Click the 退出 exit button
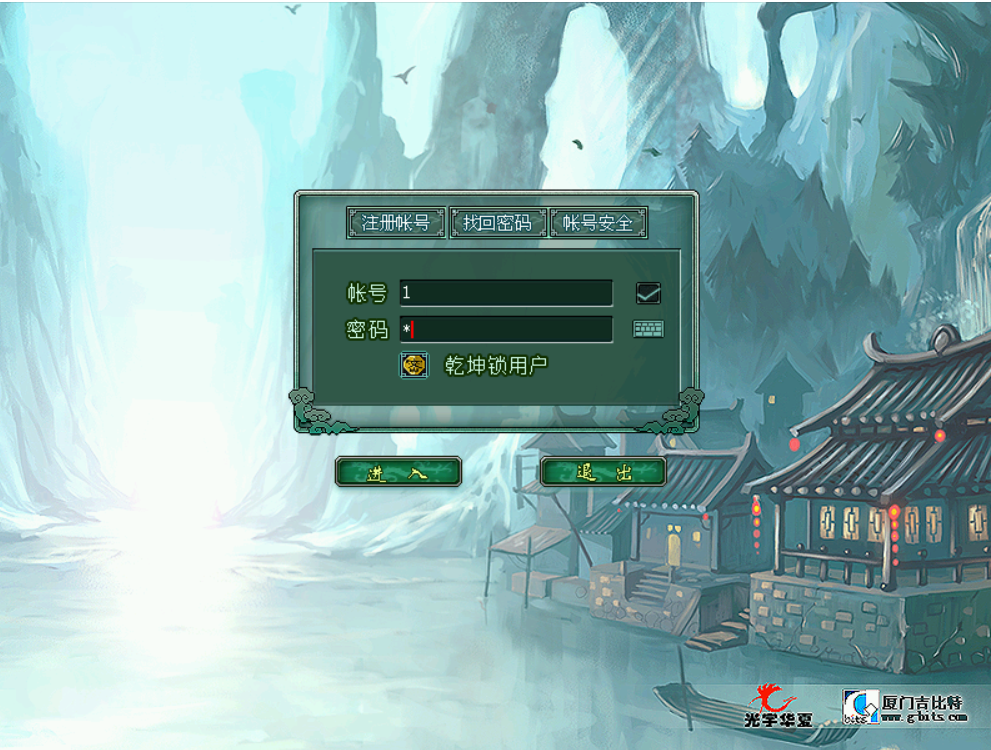The height and width of the screenshot is (750, 991). point(603,472)
